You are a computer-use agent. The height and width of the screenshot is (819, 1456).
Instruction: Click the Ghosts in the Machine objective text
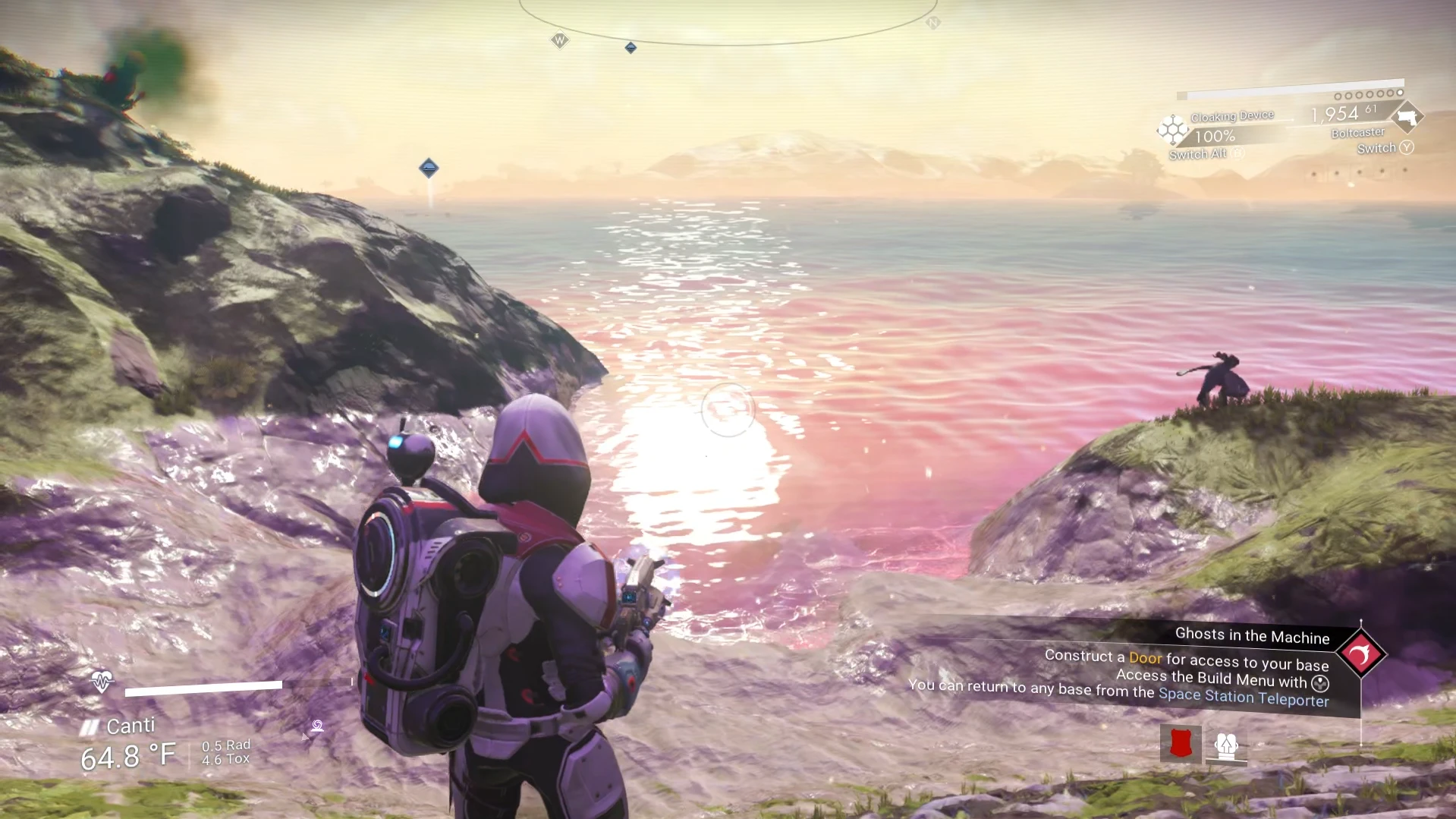click(1252, 635)
